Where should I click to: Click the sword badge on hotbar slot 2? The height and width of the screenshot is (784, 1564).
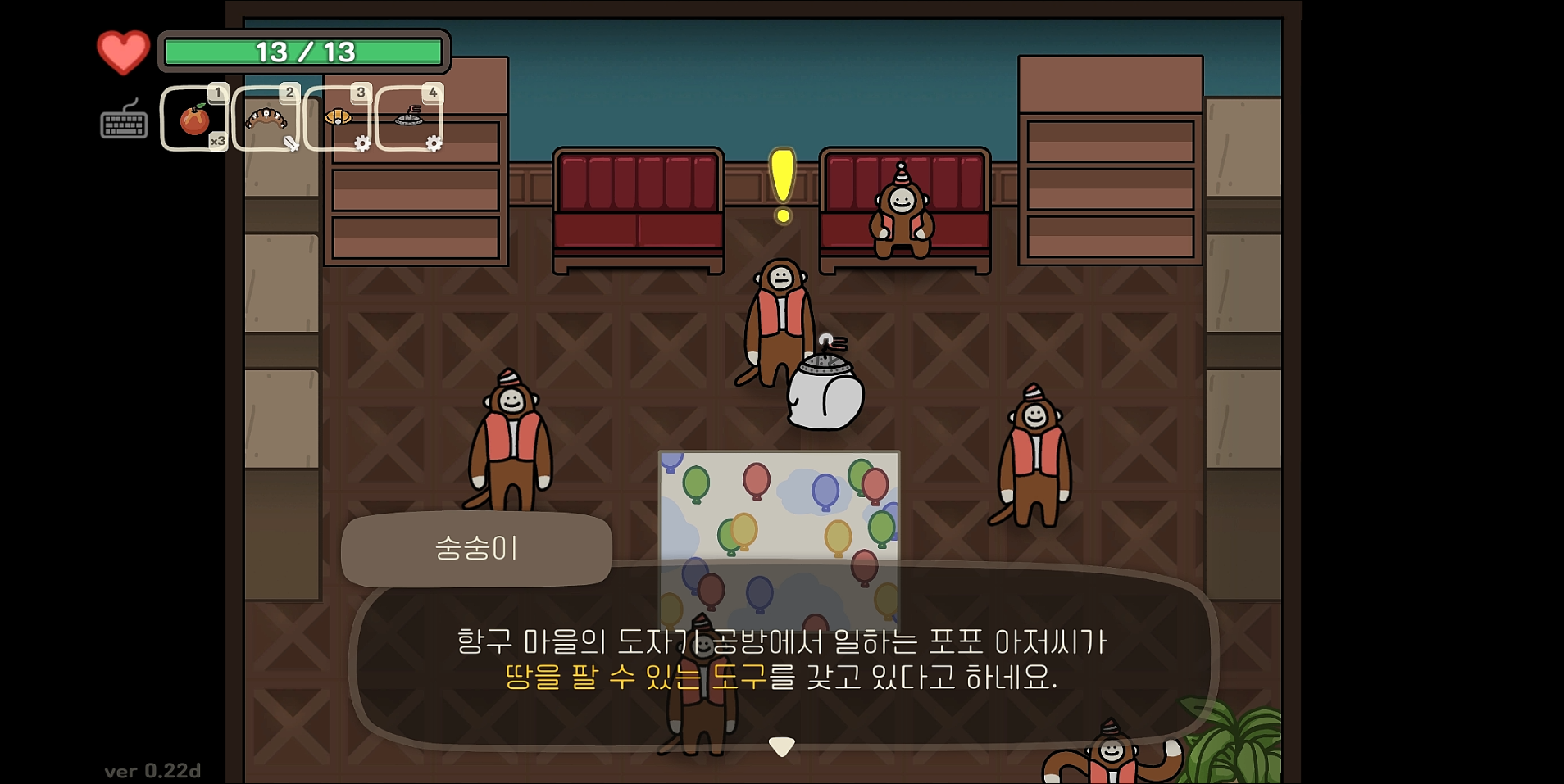tap(291, 144)
